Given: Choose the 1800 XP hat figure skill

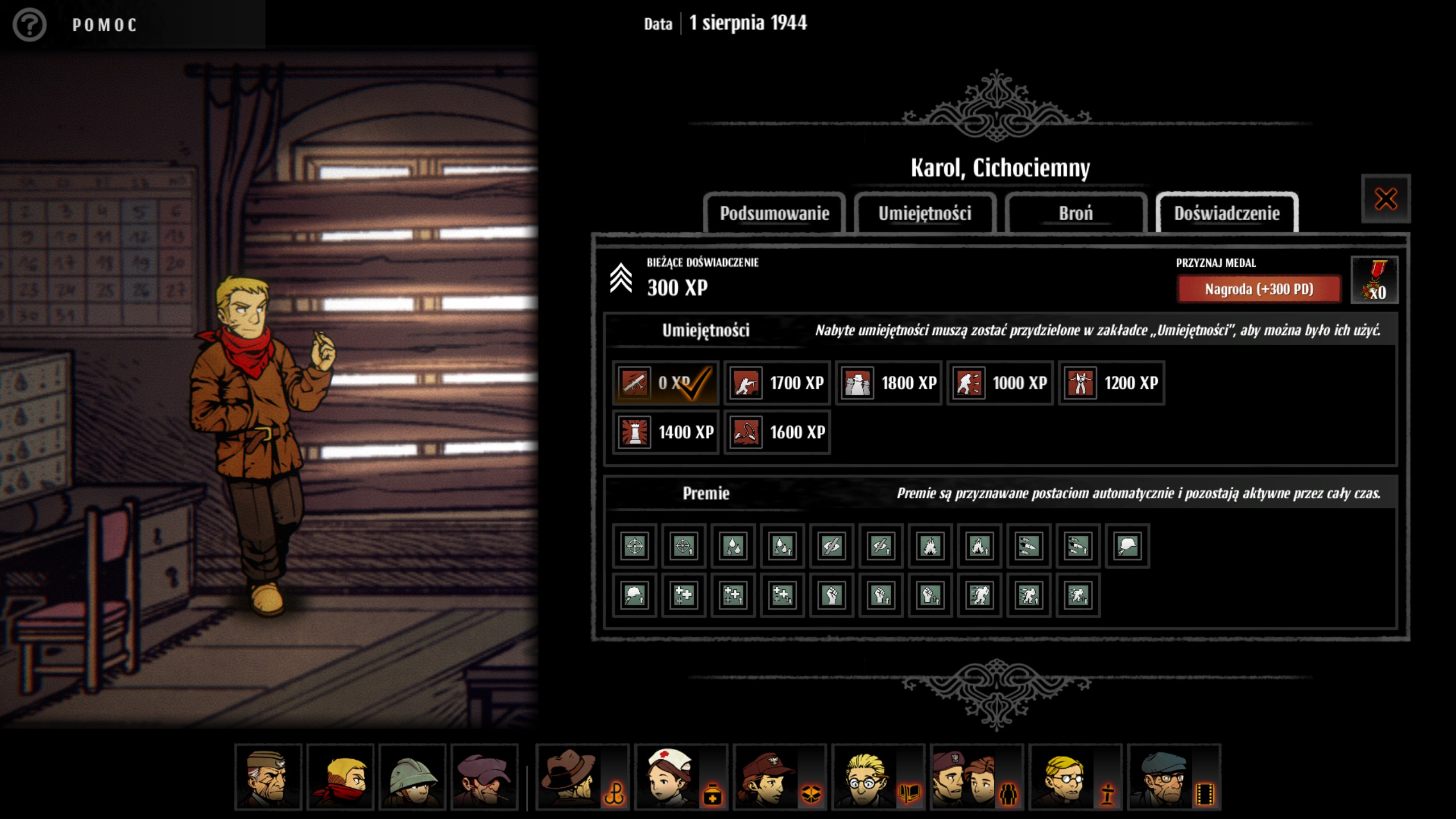Looking at the screenshot, I should [888, 383].
